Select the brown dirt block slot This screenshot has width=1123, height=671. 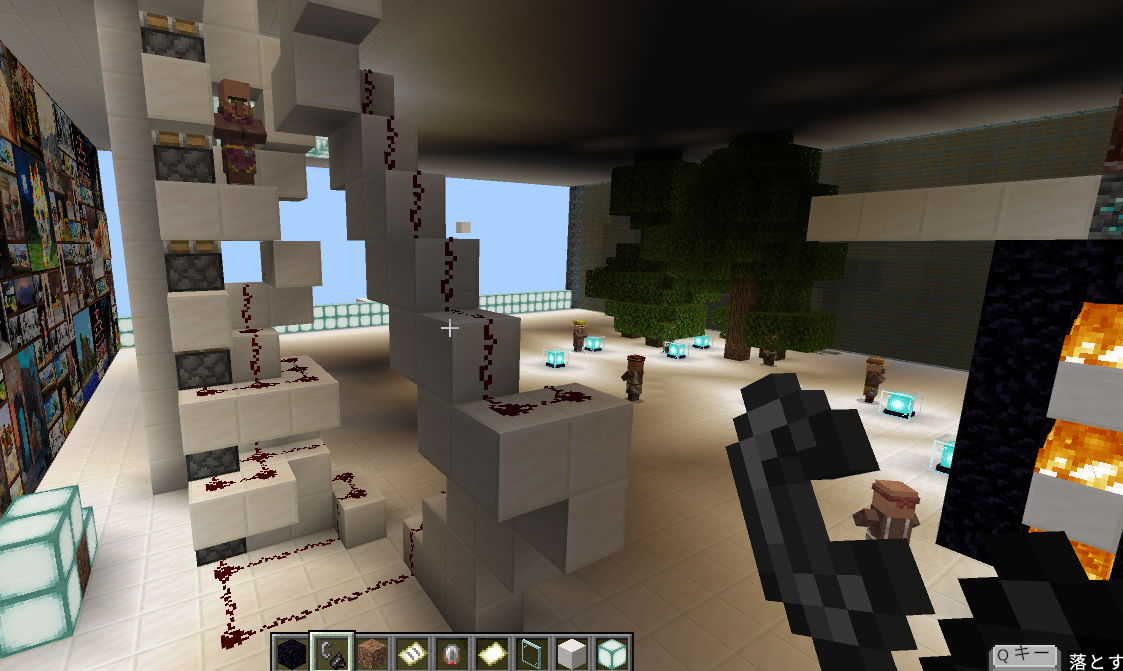click(x=371, y=653)
